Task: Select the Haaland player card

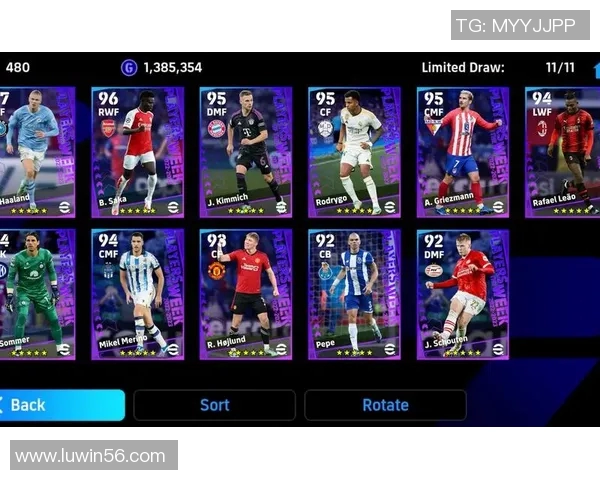Action: coord(36,152)
